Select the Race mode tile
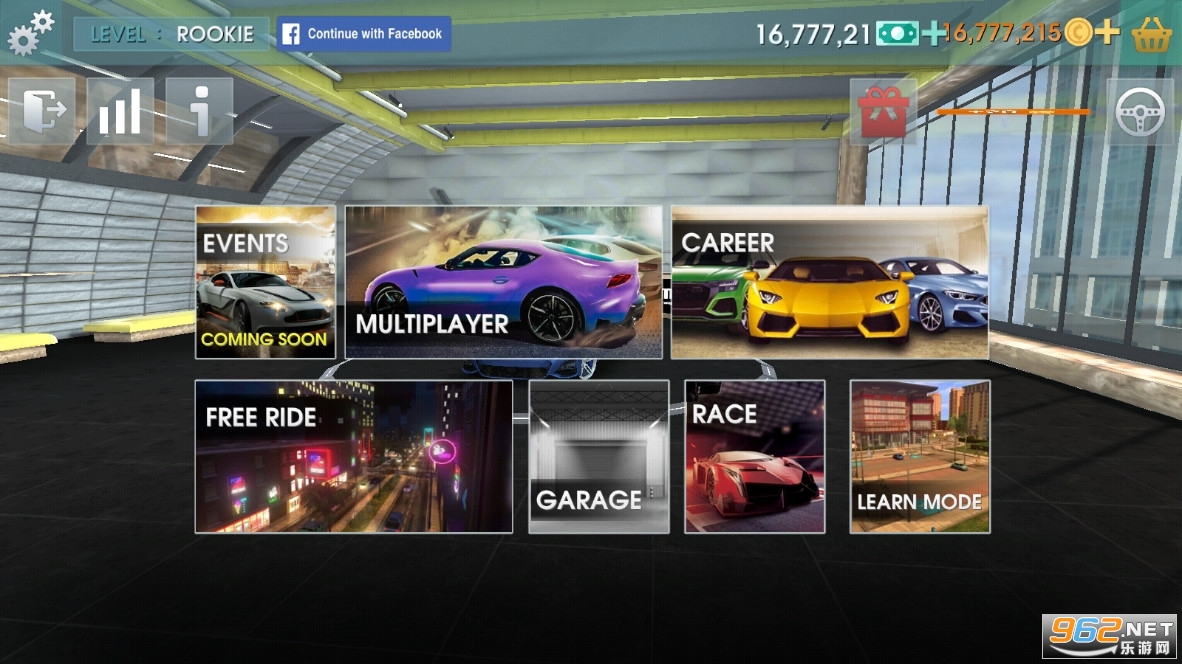Viewport: 1182px width, 664px height. coord(754,456)
